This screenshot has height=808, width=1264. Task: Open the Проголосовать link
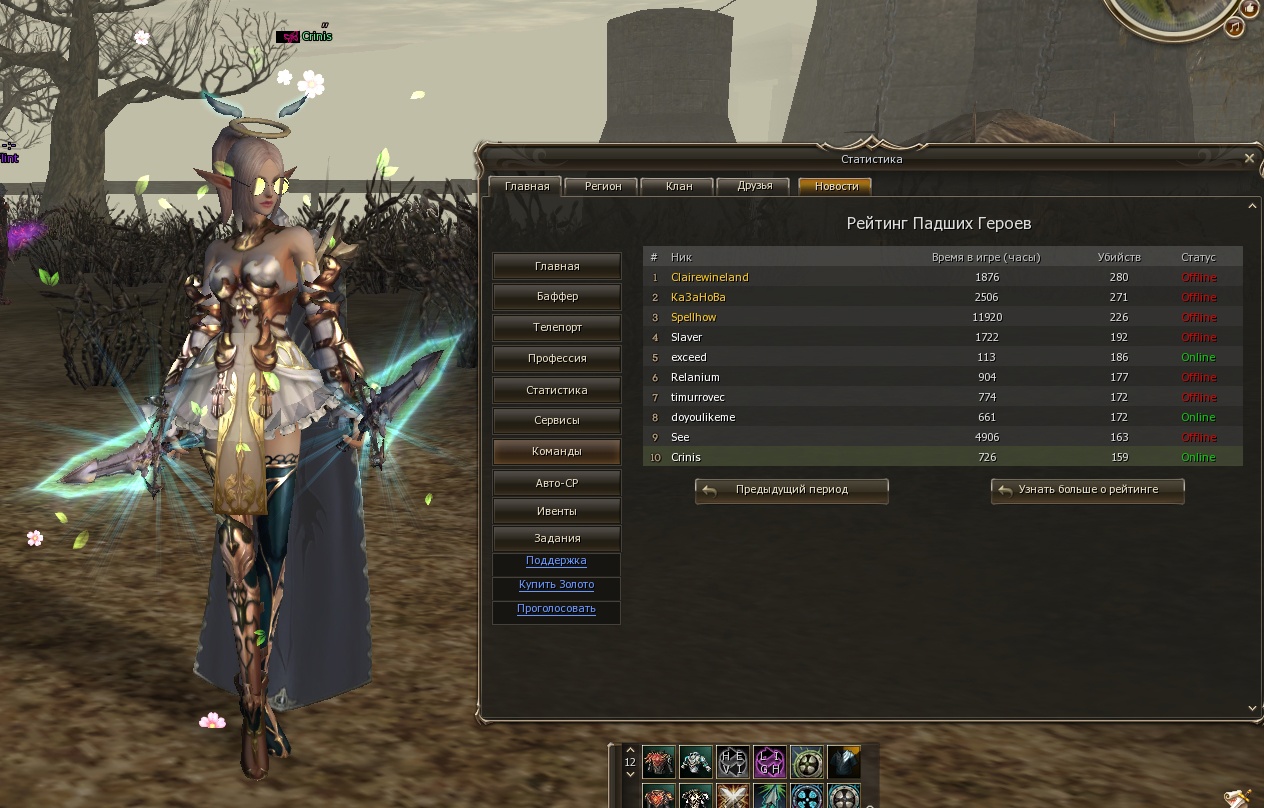(556, 609)
